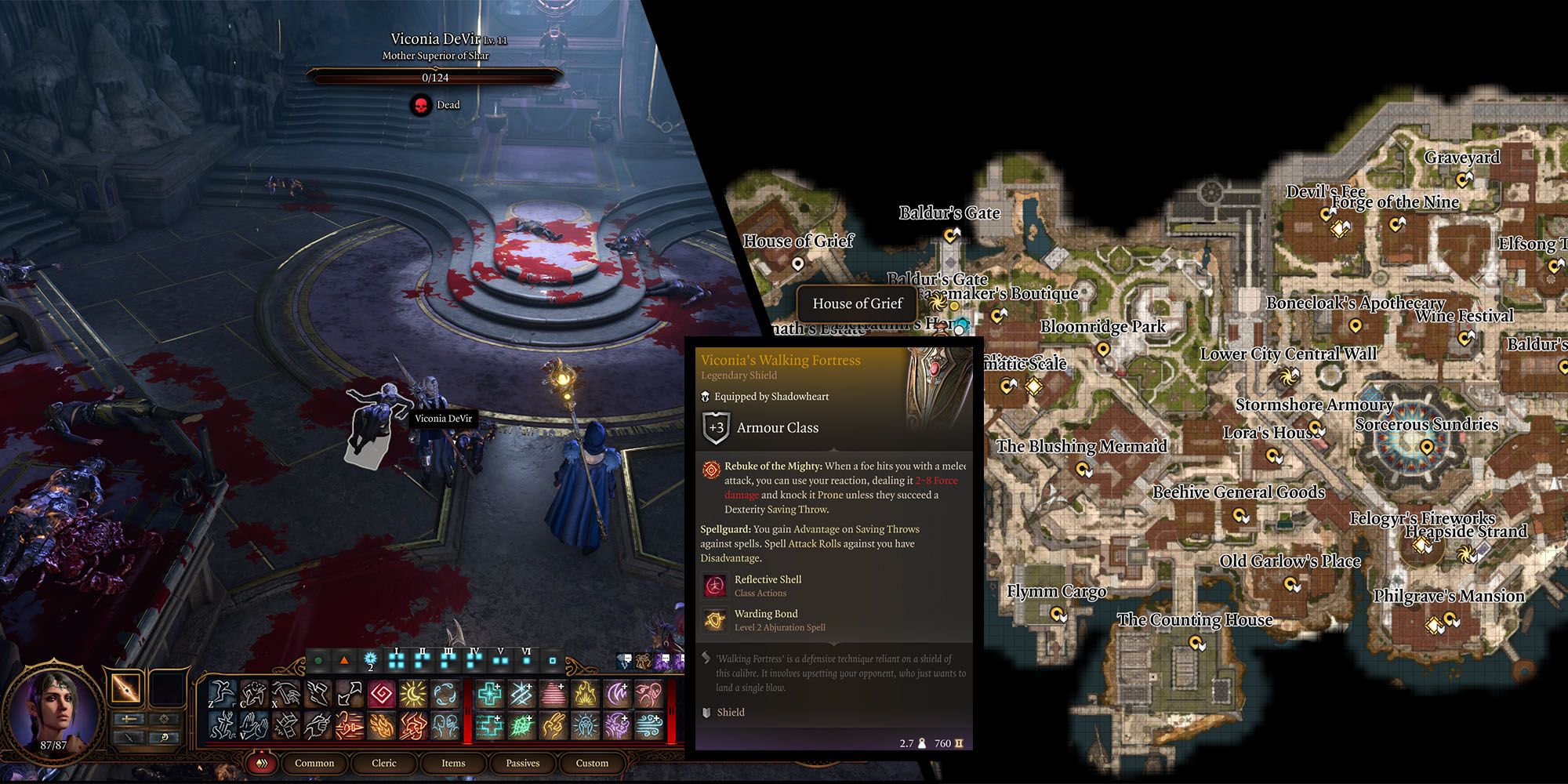
Task: Use the teal healing cross spell
Action: 490,694
